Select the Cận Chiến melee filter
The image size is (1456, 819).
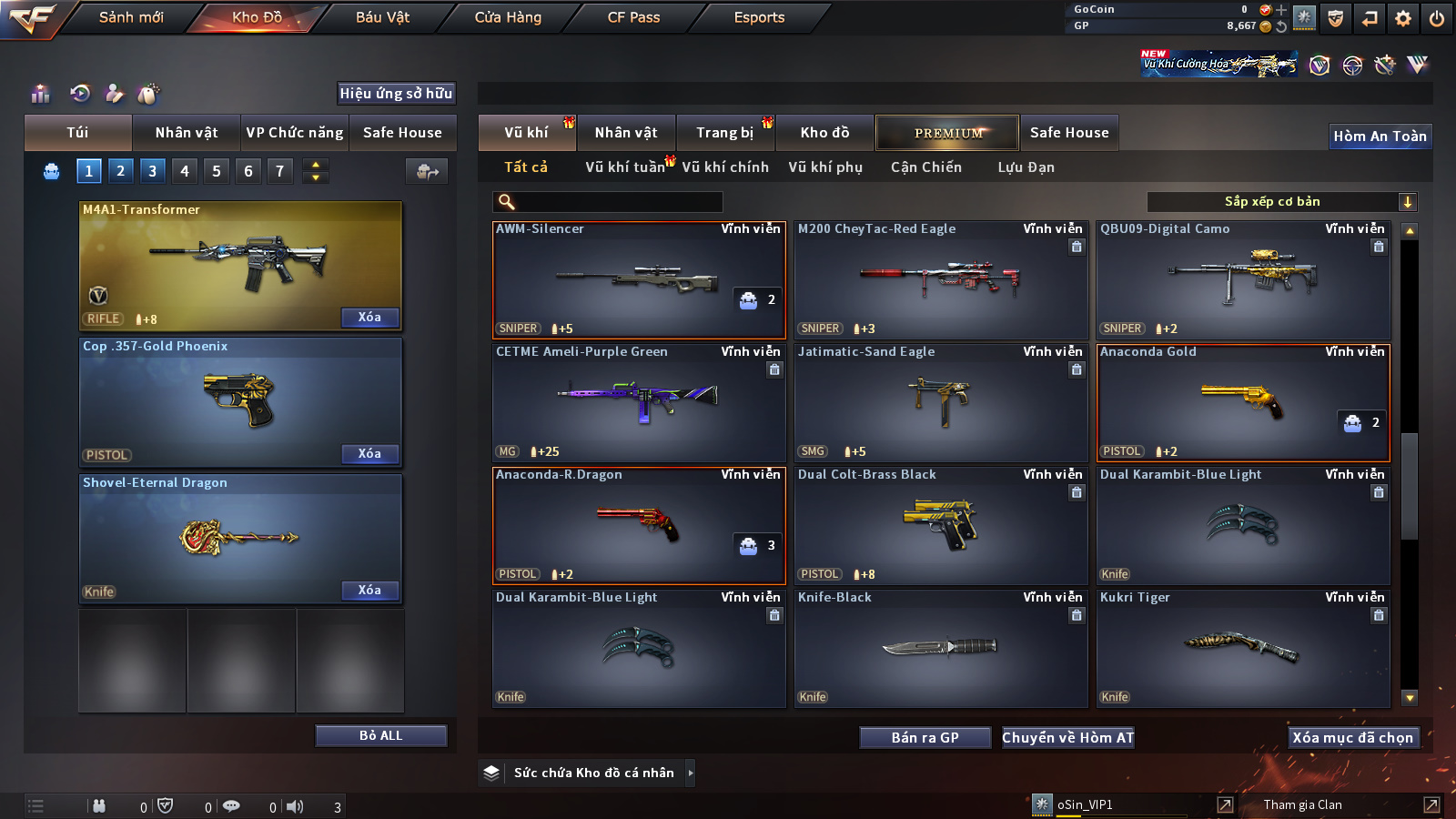(925, 167)
